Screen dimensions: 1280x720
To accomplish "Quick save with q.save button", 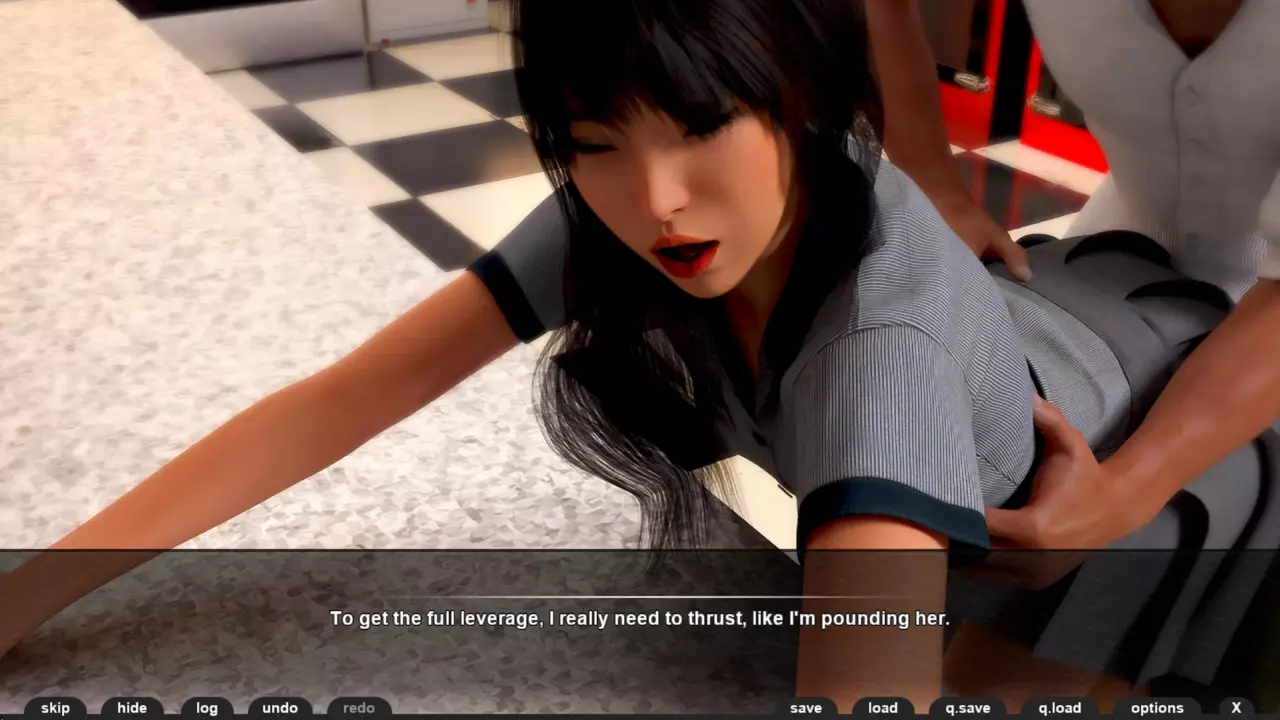I will (967, 708).
